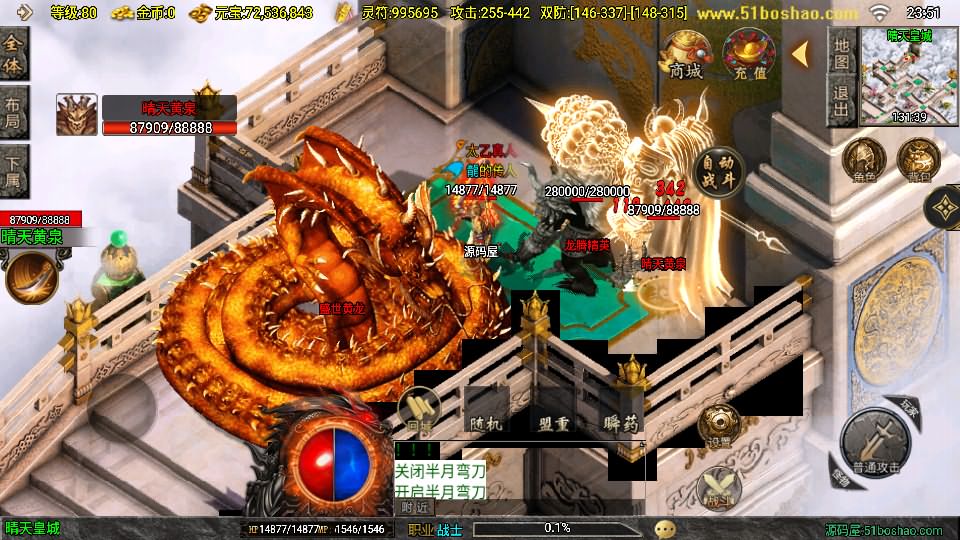The width and height of the screenshot is (960, 540).
Task: Open the 角色 character sheet
Action: (863, 160)
